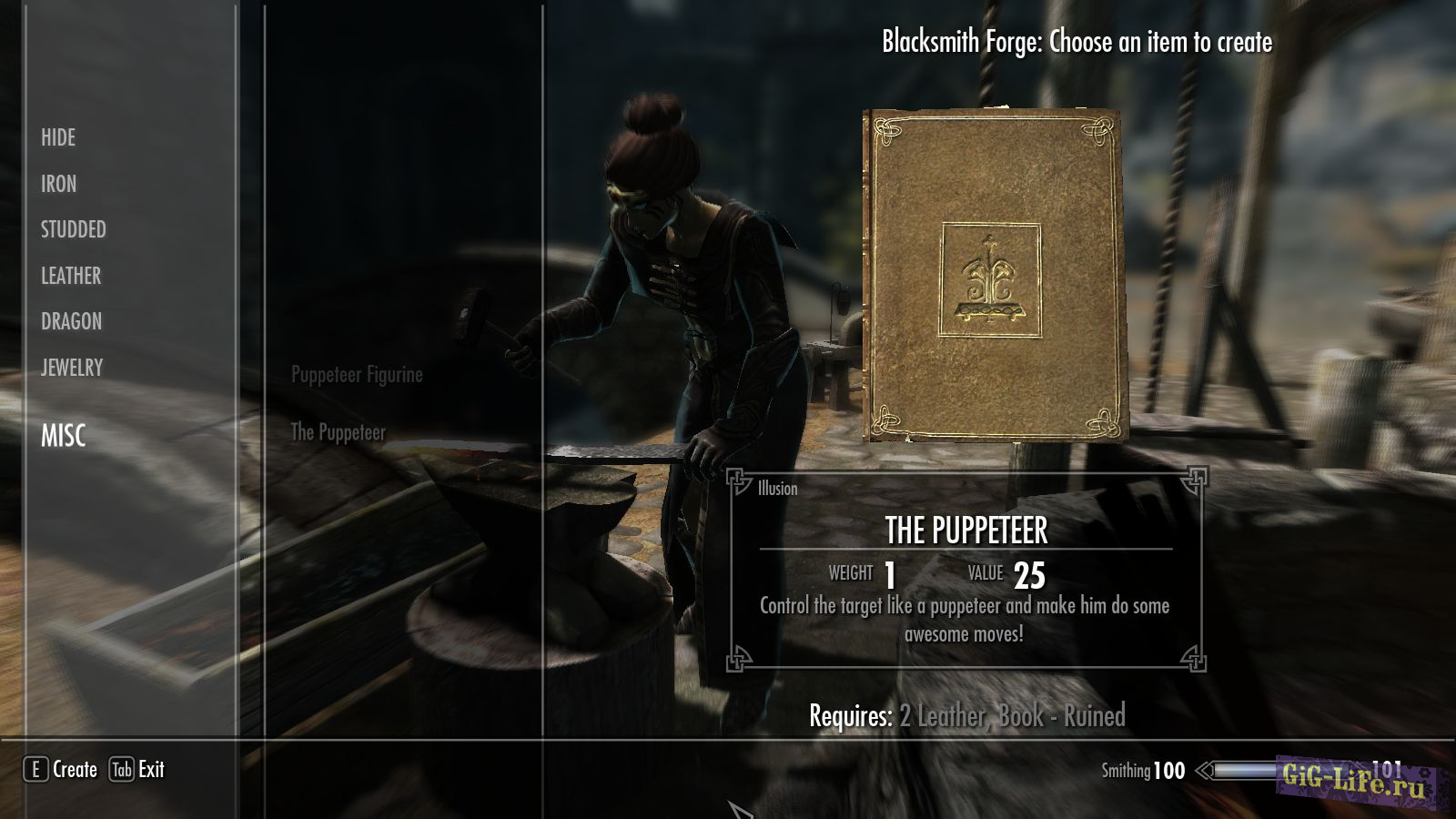
Task: Show the Dragon category items
Action: (71, 321)
